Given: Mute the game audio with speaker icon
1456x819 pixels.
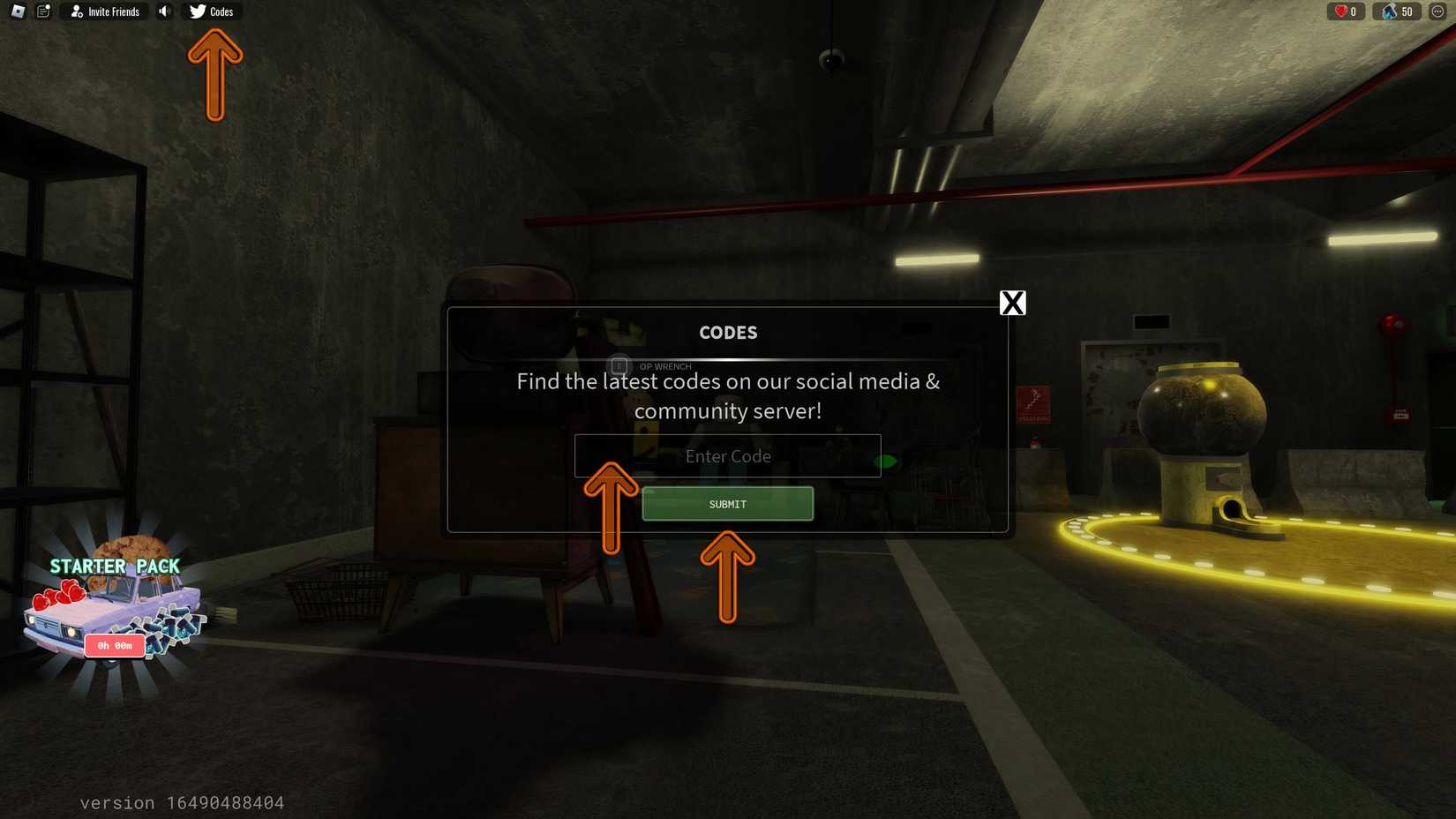Looking at the screenshot, I should (163, 11).
